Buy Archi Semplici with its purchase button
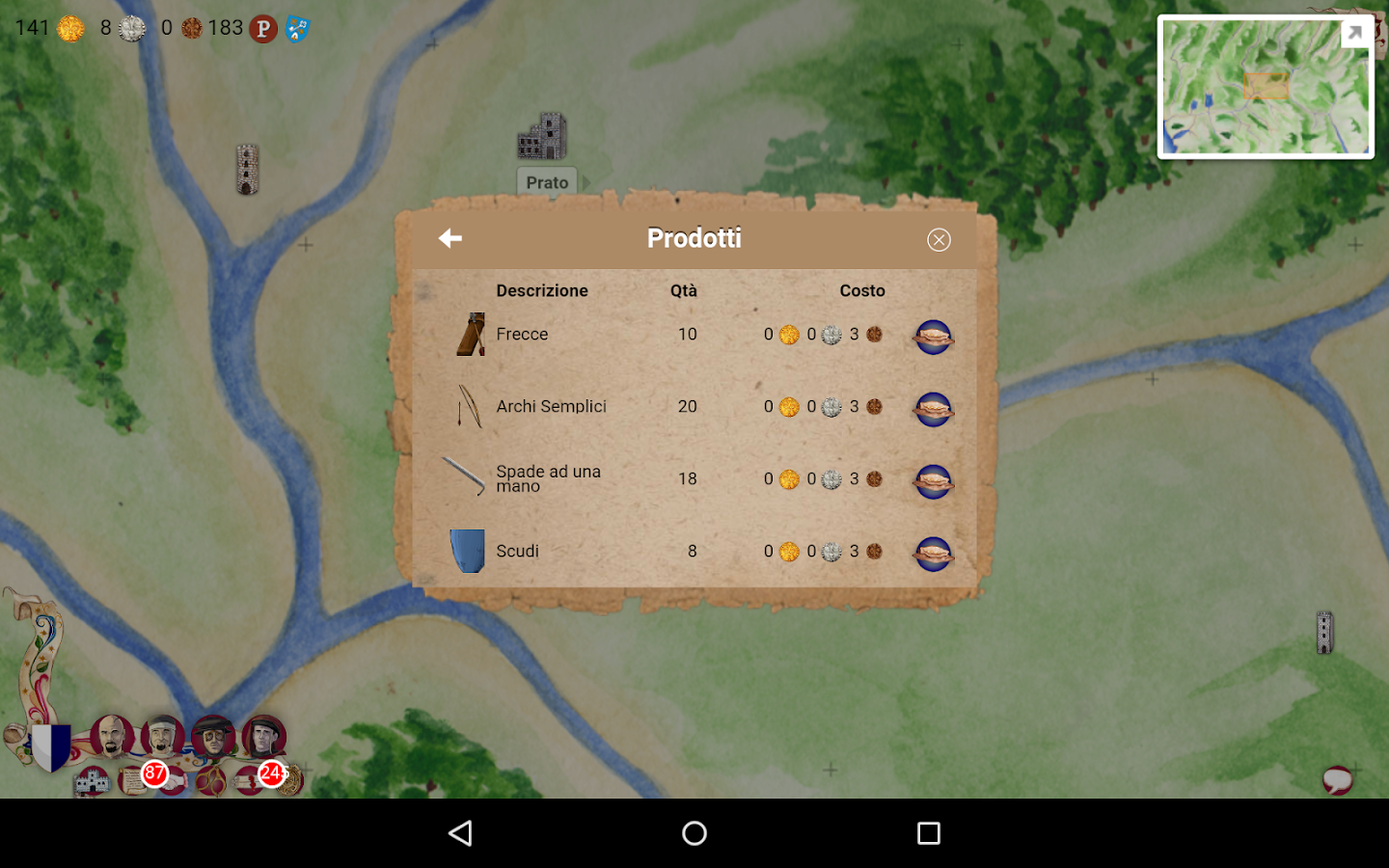 click(933, 409)
